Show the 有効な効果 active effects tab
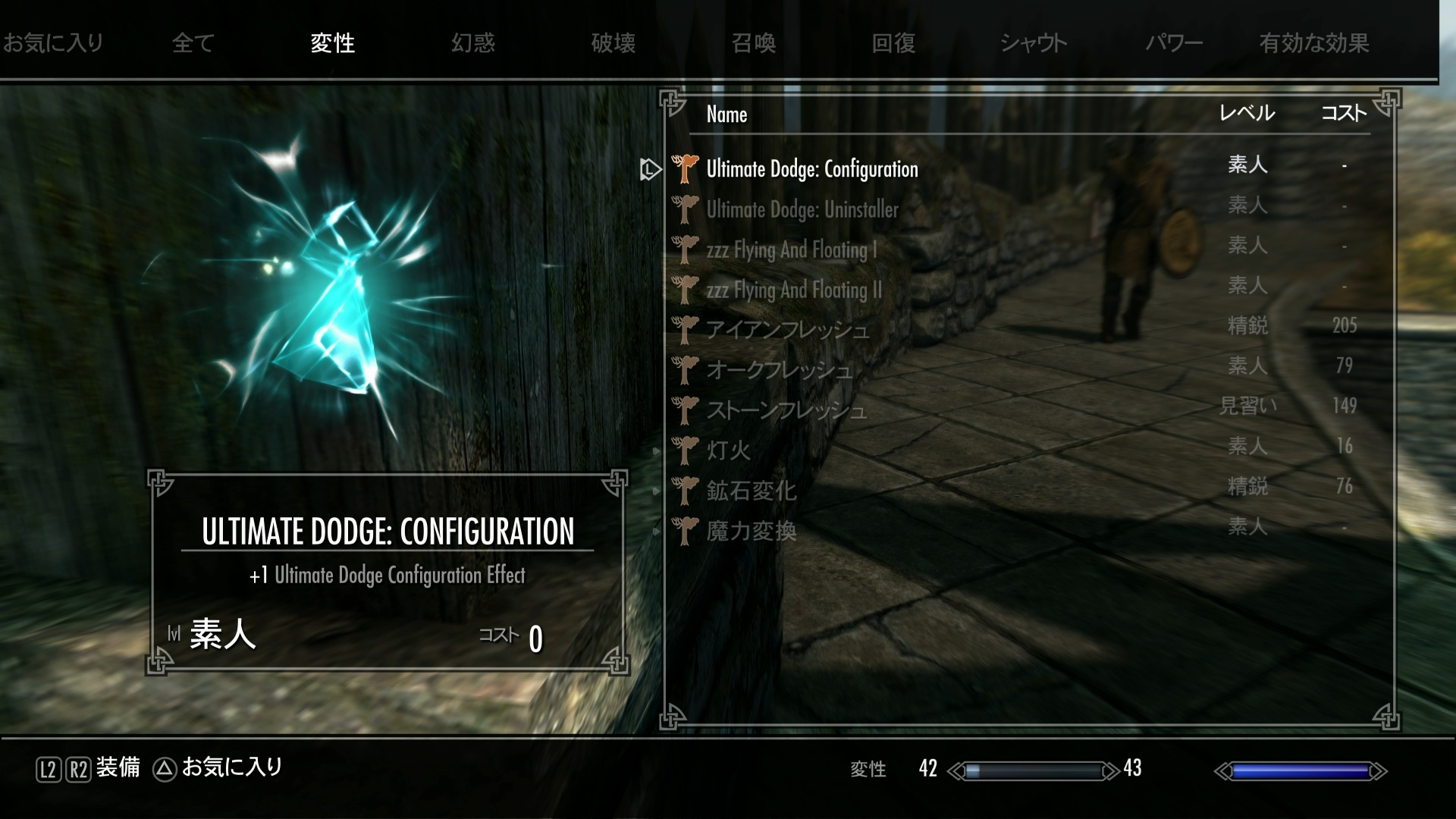The height and width of the screenshot is (819, 1456). [x=1314, y=43]
